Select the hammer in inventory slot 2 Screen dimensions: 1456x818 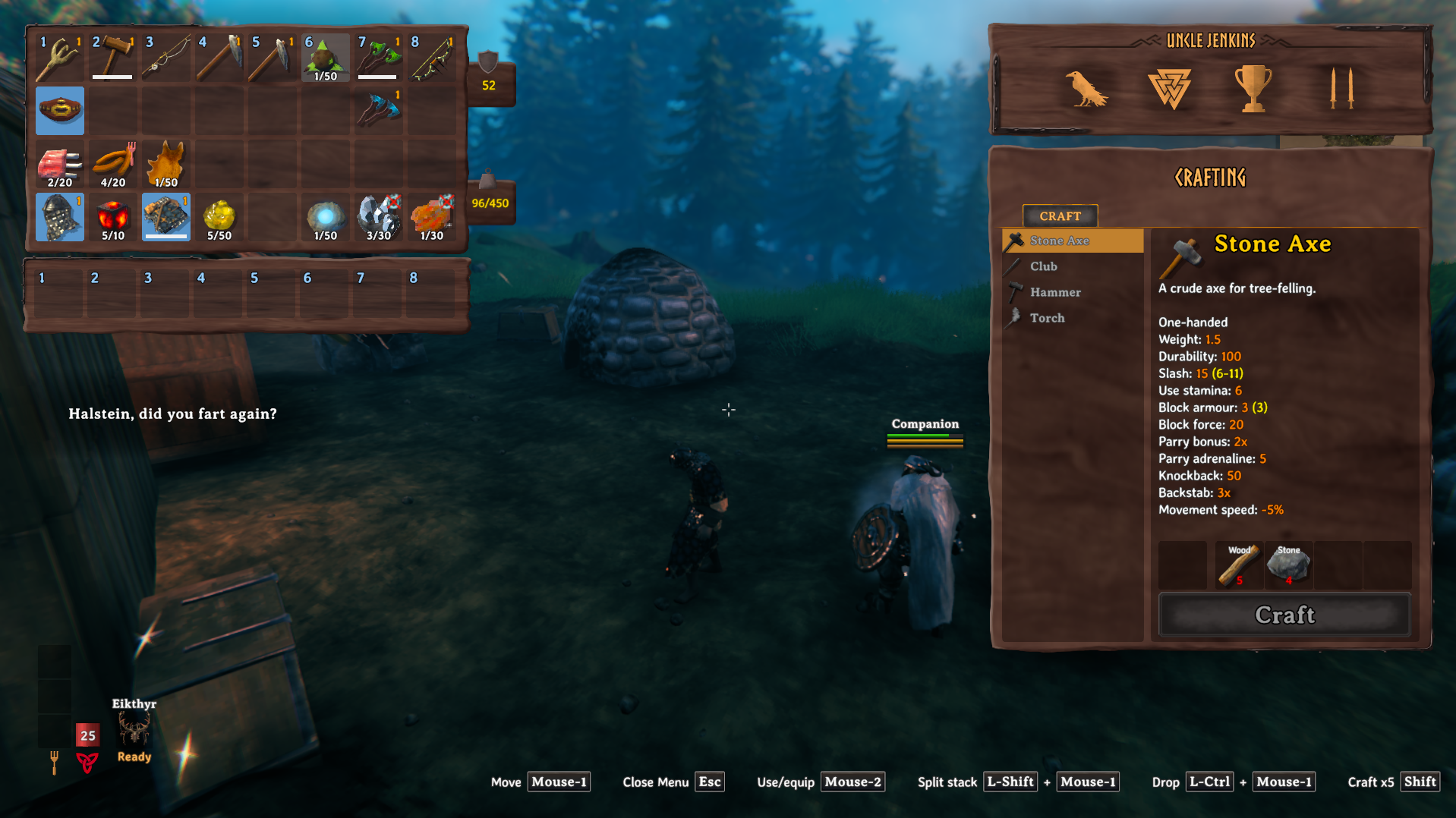point(112,55)
